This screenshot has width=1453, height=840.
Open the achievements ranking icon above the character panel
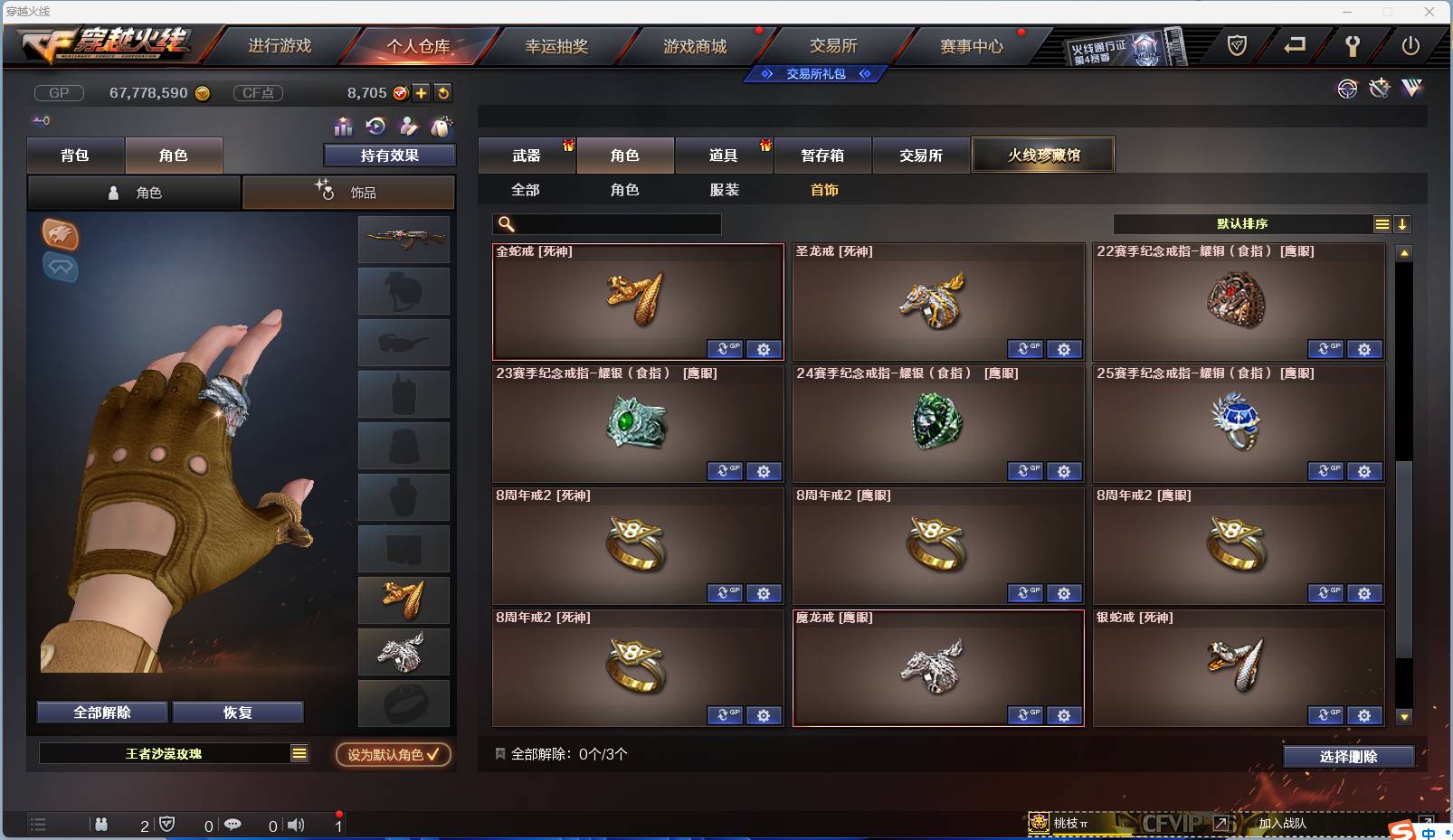pos(342,127)
